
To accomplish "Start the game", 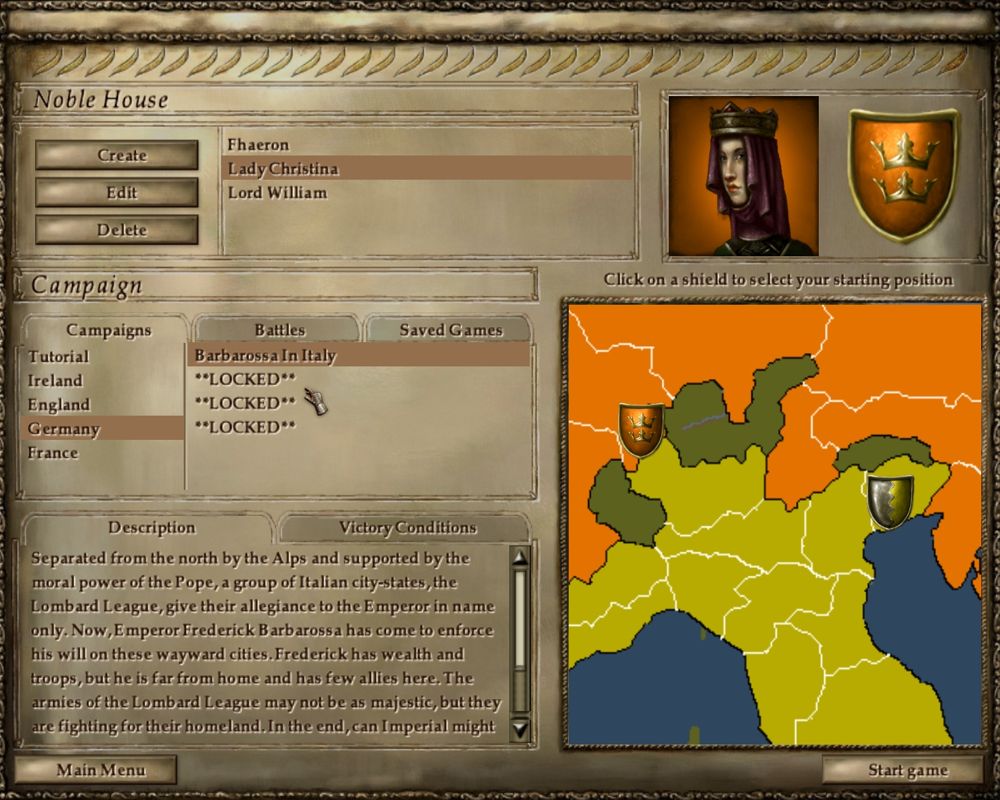I will click(907, 770).
